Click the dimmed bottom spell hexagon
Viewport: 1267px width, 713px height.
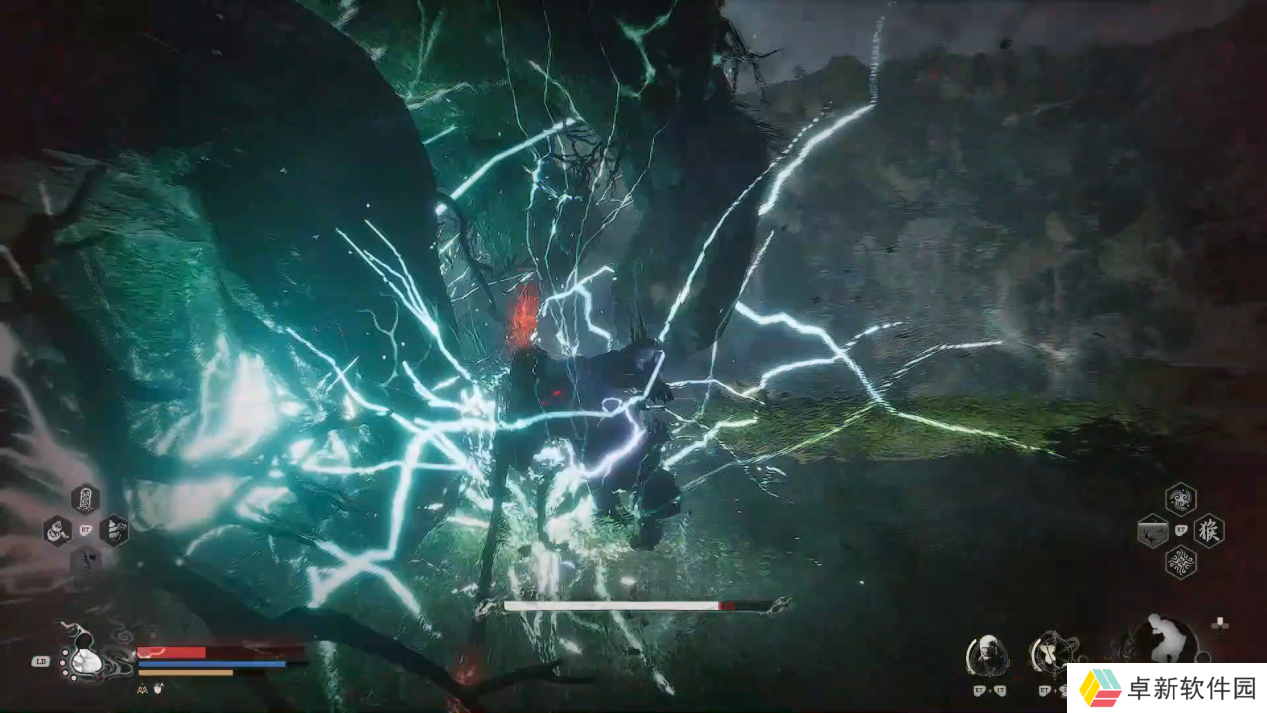[x=85, y=560]
